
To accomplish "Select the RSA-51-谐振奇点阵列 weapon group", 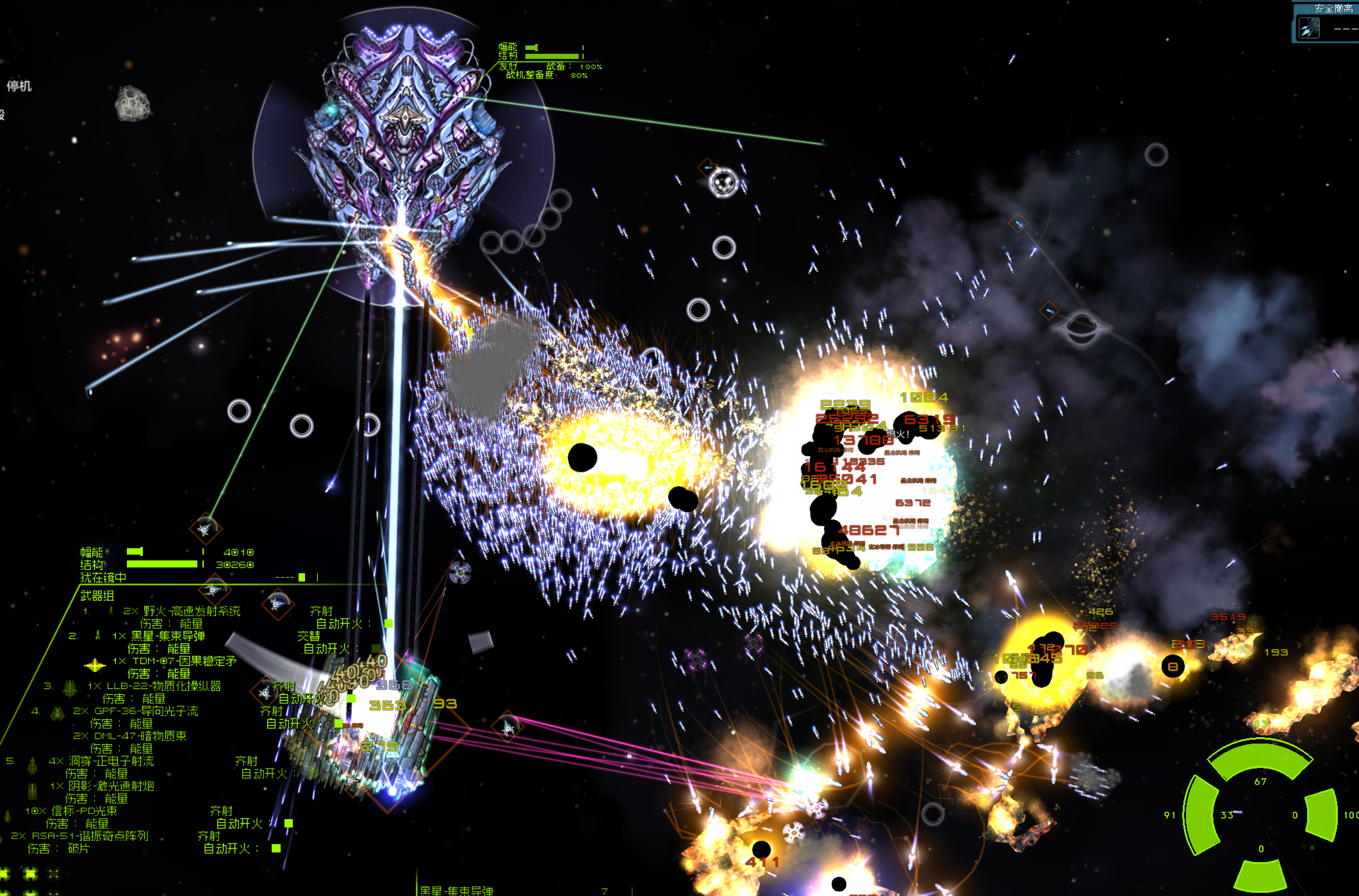I will [89, 836].
